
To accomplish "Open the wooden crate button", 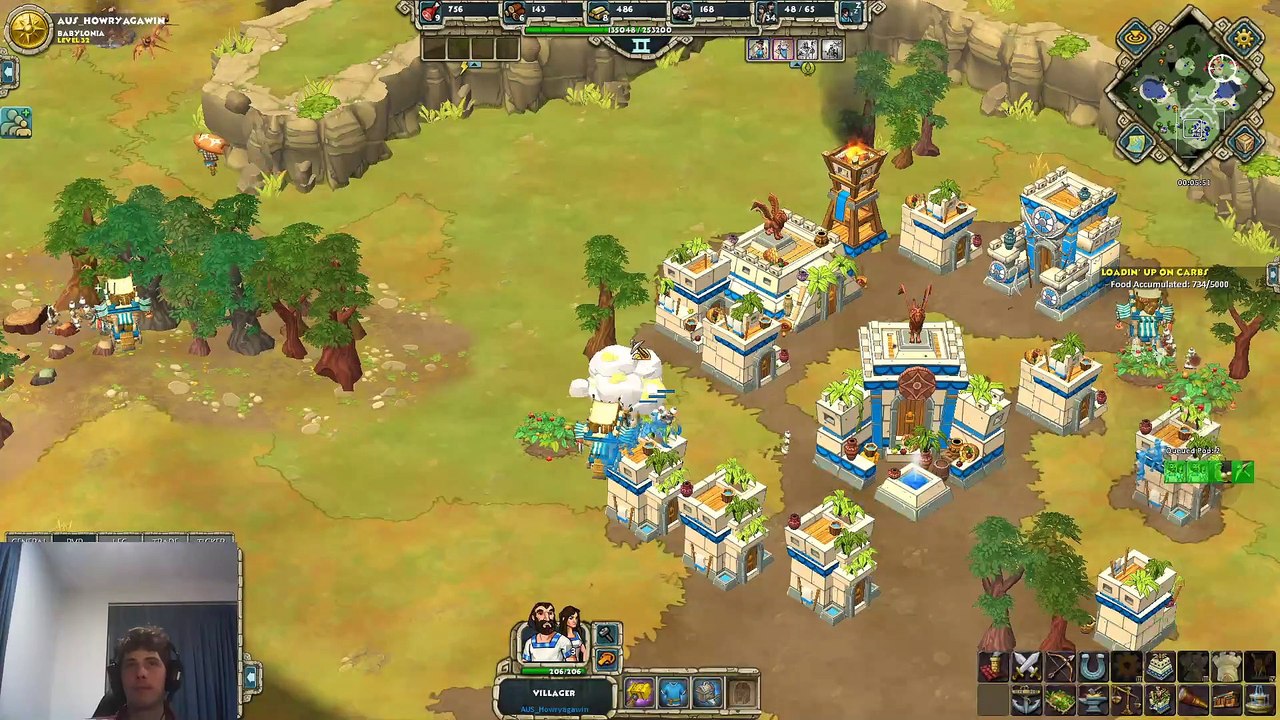I will pos(1243,145).
